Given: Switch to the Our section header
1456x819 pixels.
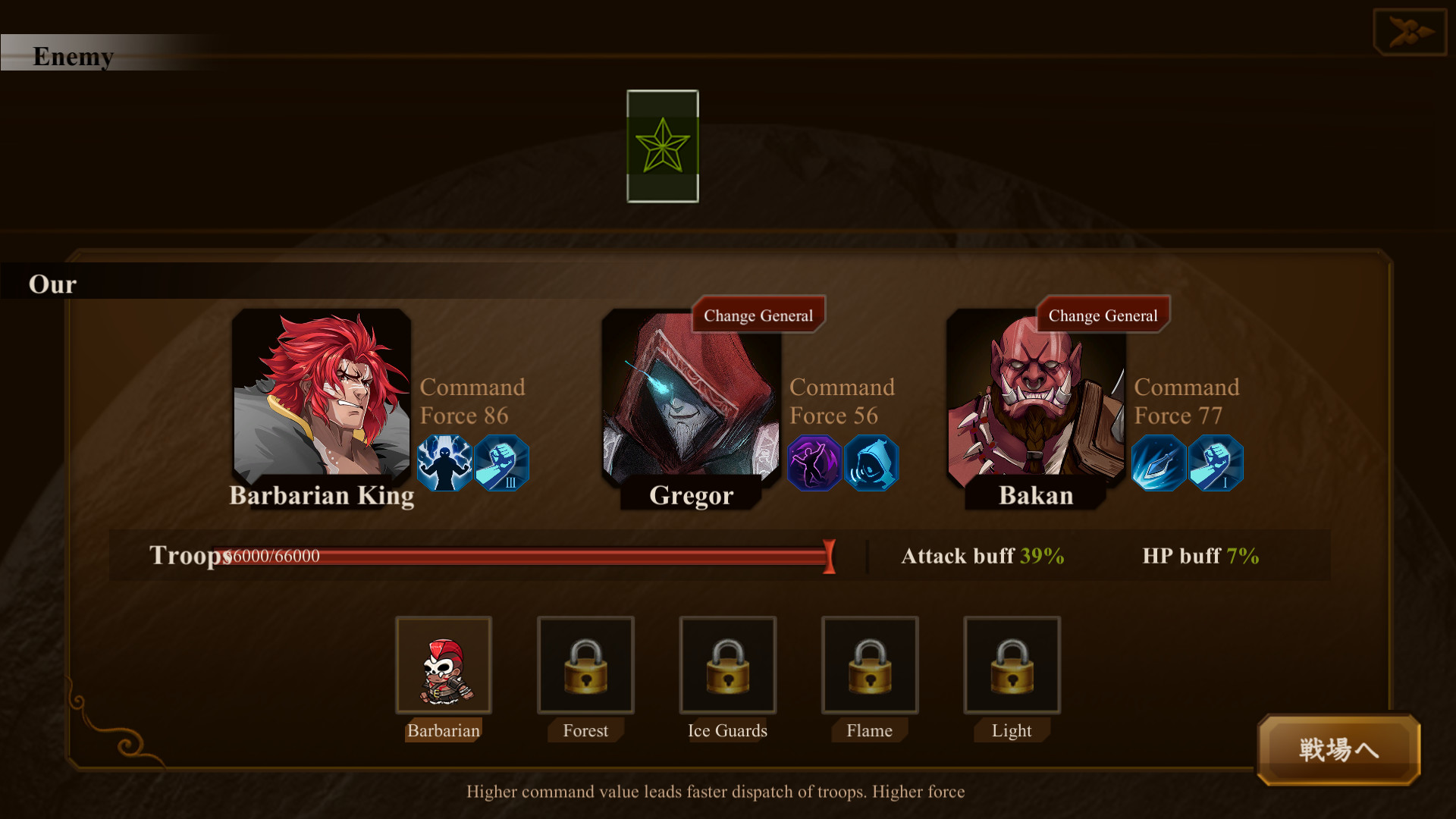Looking at the screenshot, I should (x=52, y=284).
